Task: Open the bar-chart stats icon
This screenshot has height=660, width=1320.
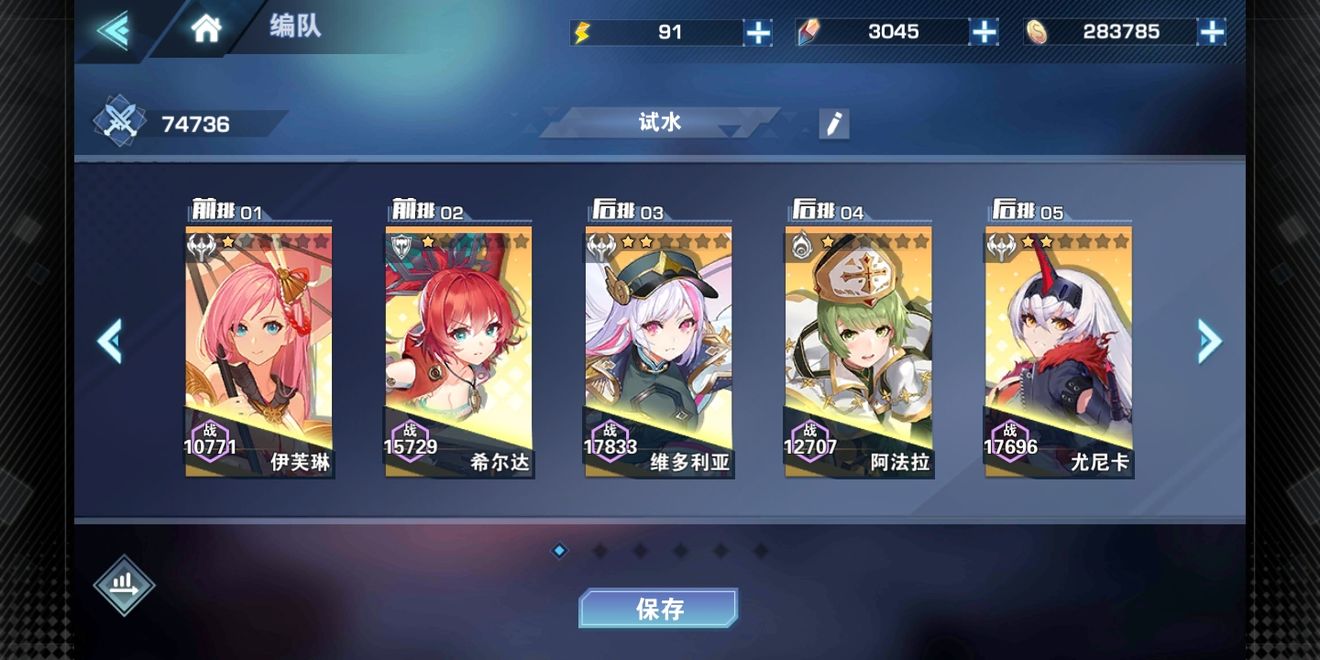Action: pyautogui.click(x=124, y=585)
